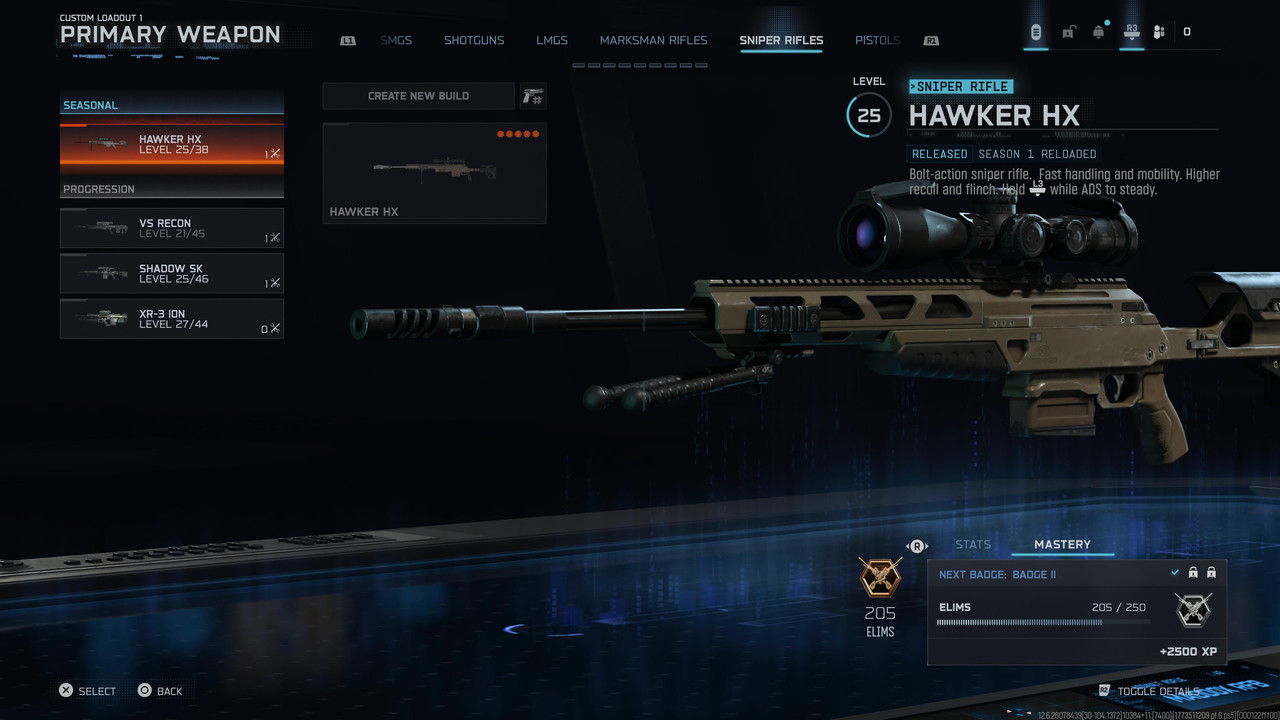
Task: Switch to the Pistols tab
Action: pyautogui.click(x=877, y=40)
